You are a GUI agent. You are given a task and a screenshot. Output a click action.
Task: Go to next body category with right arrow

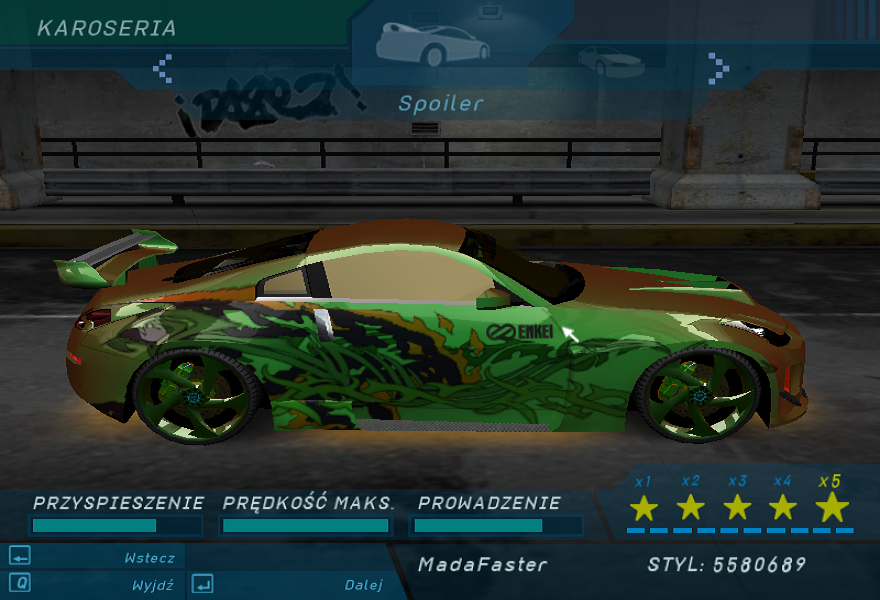pos(718,68)
